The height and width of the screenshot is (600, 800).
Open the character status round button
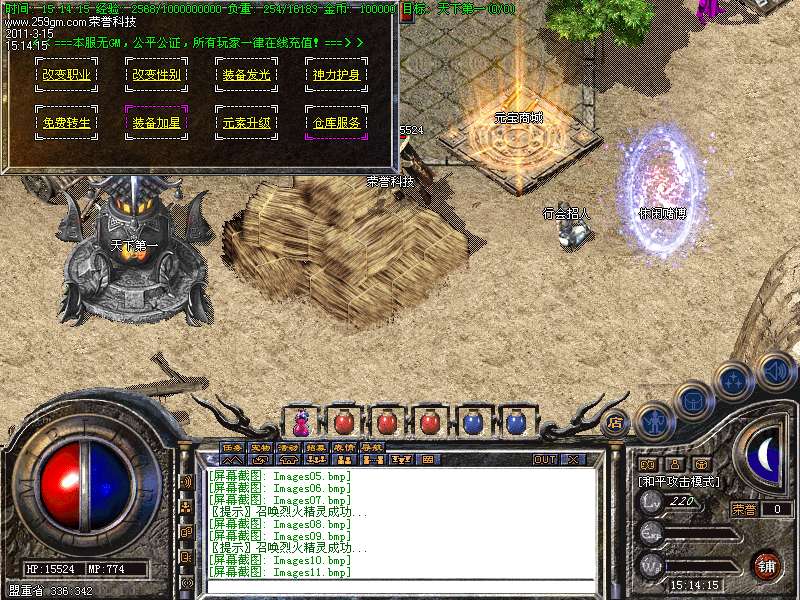pos(653,423)
